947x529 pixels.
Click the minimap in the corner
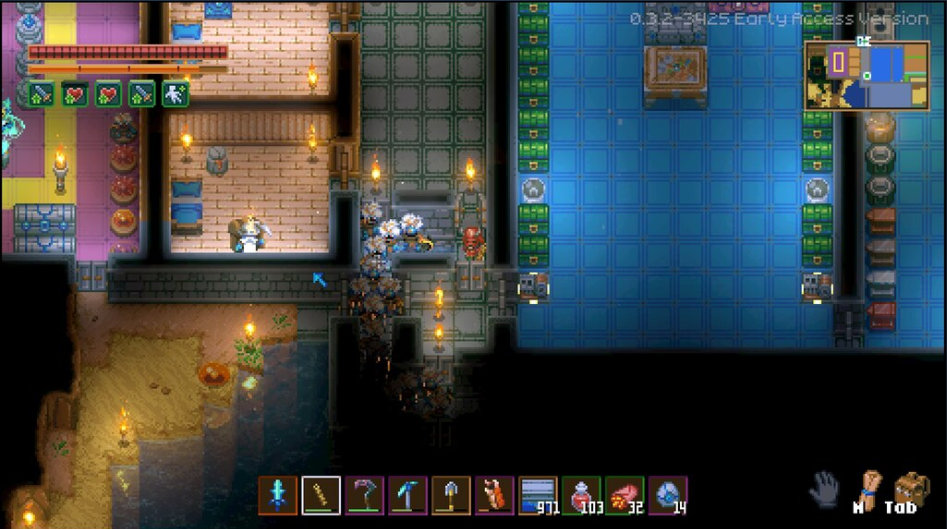click(x=866, y=75)
